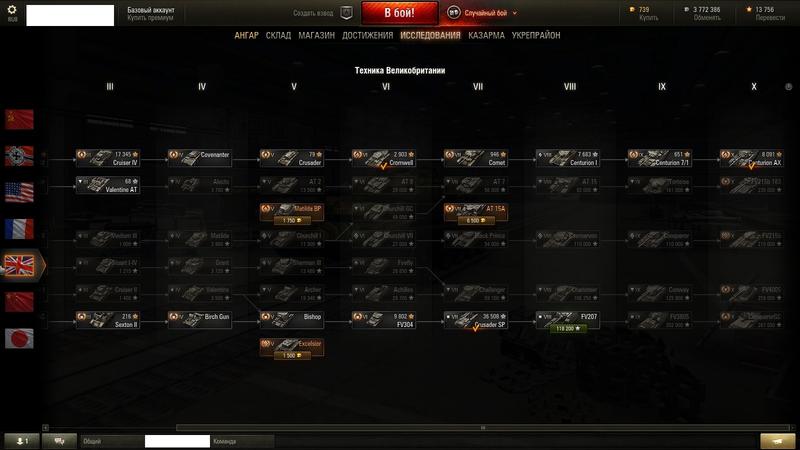This screenshot has height=450, width=800.
Task: Show the ДОСТИЖЕНИЯ tab
Action: coord(366,35)
